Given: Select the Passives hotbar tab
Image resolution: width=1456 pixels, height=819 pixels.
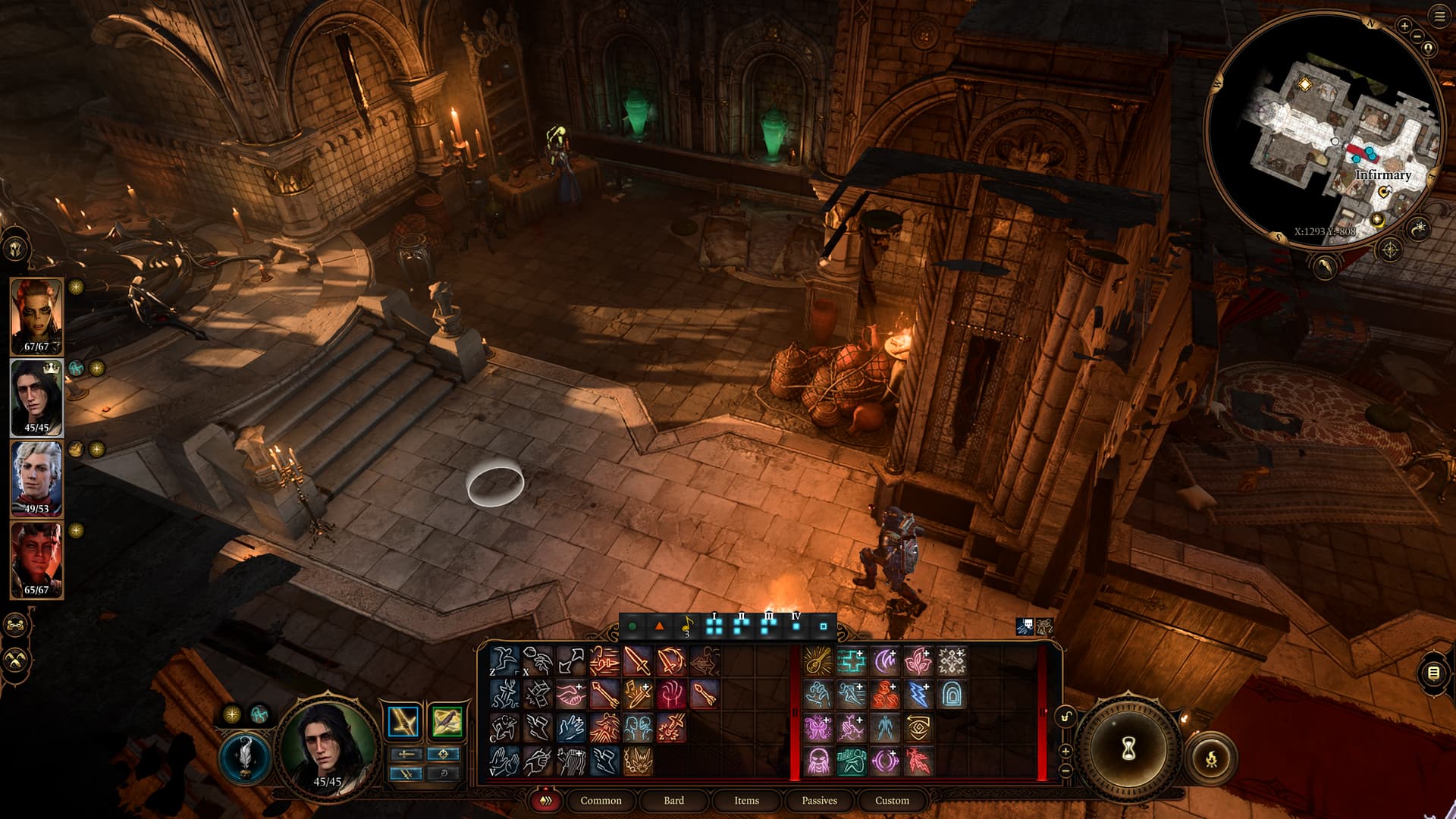Looking at the screenshot, I should coord(819,800).
